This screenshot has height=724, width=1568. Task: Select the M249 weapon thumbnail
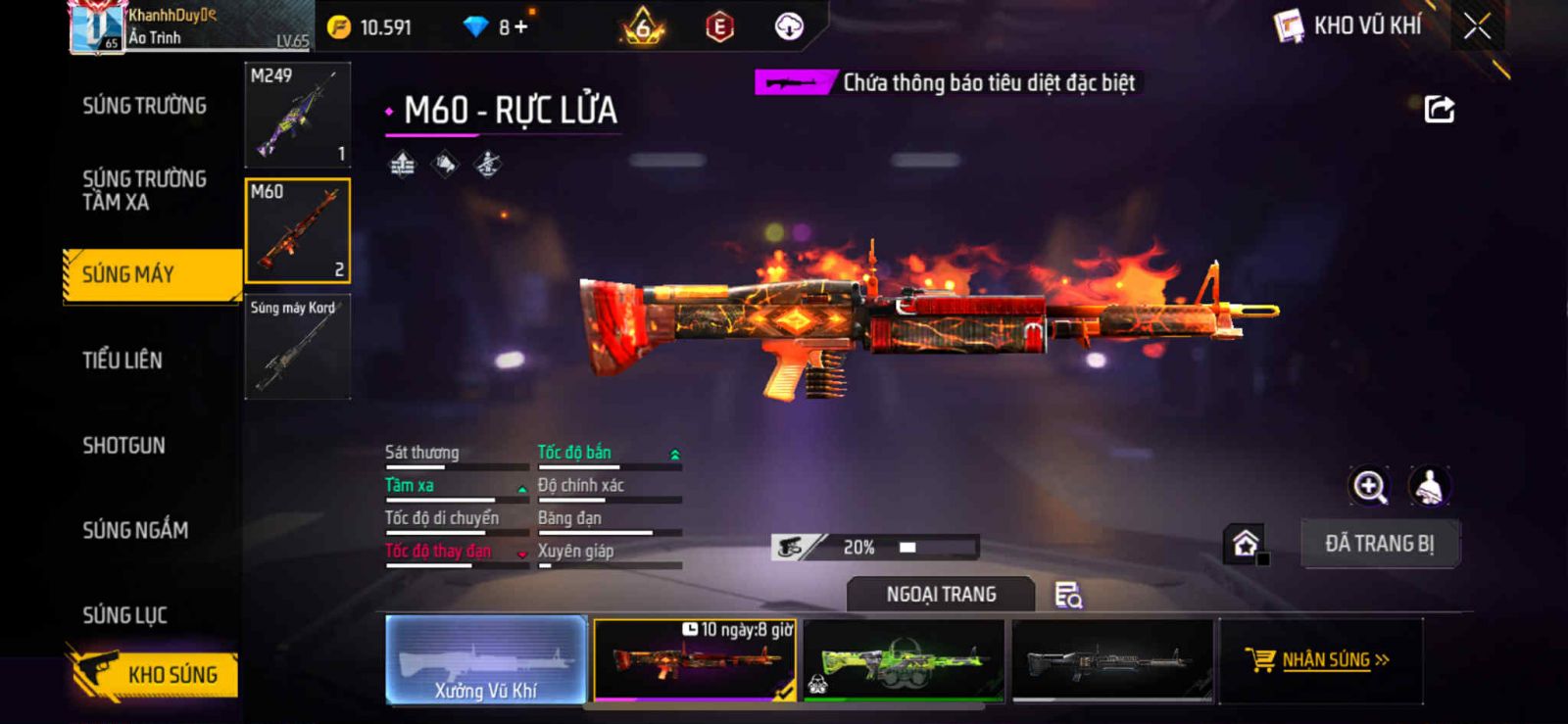[x=297, y=115]
